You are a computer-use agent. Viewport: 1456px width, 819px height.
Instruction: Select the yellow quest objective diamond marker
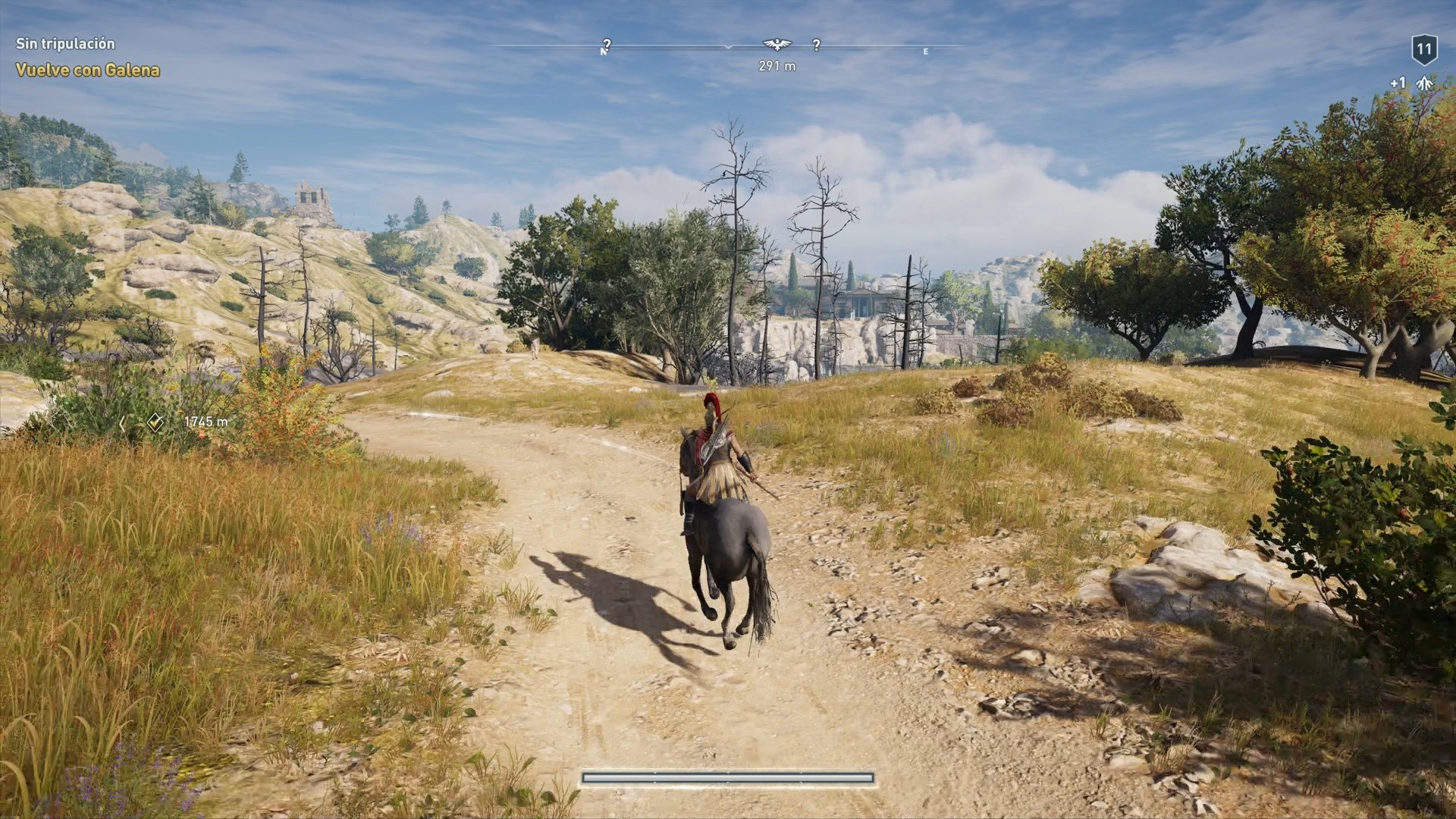155,422
